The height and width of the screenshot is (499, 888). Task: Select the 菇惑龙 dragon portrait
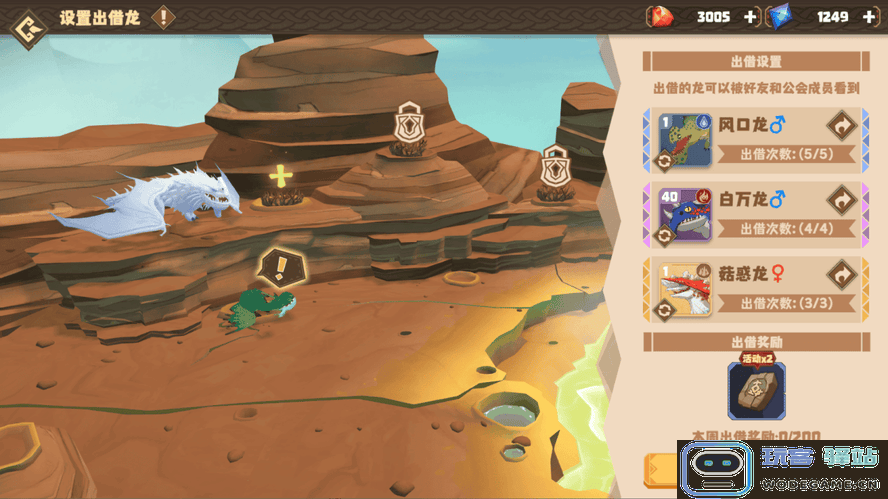click(x=686, y=289)
